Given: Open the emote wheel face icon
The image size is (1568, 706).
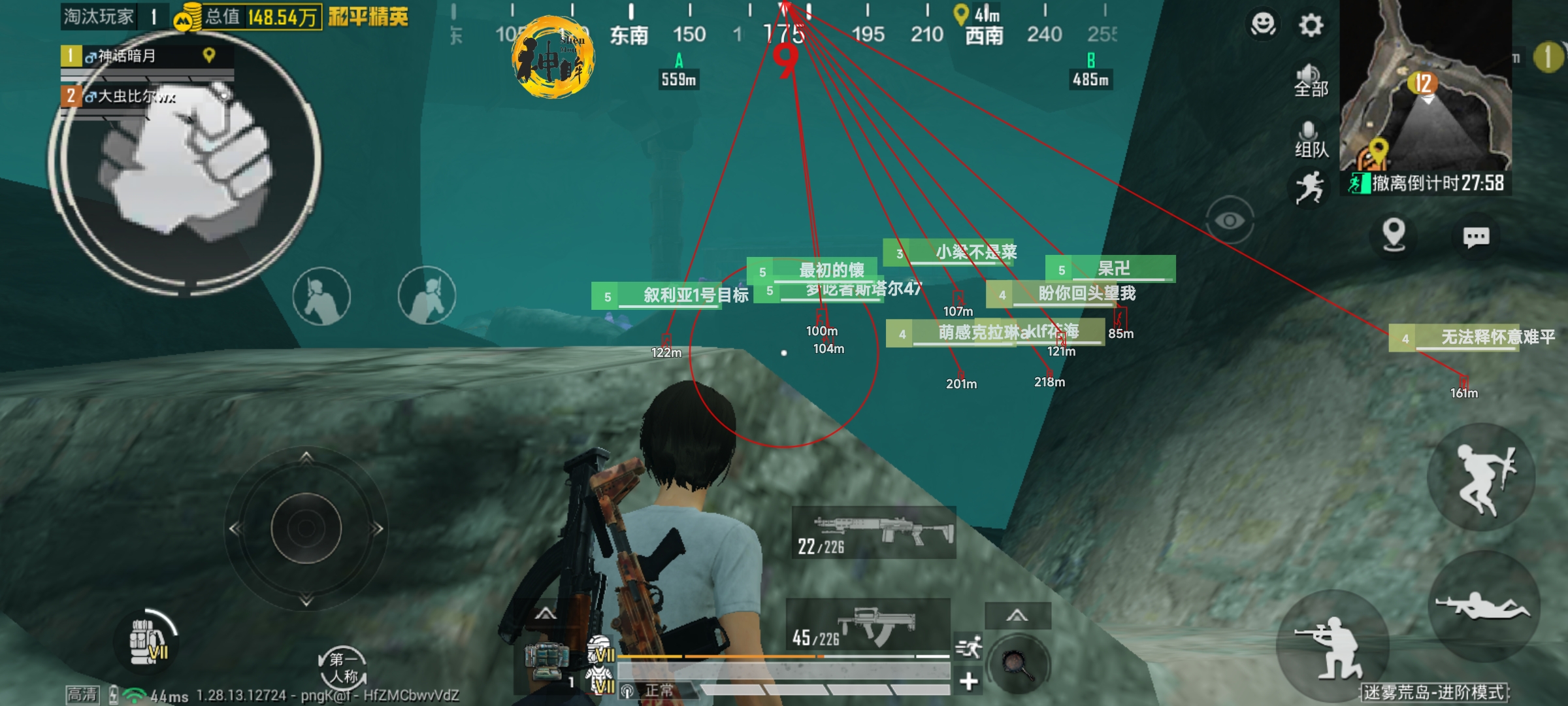Looking at the screenshot, I should 1262,25.
